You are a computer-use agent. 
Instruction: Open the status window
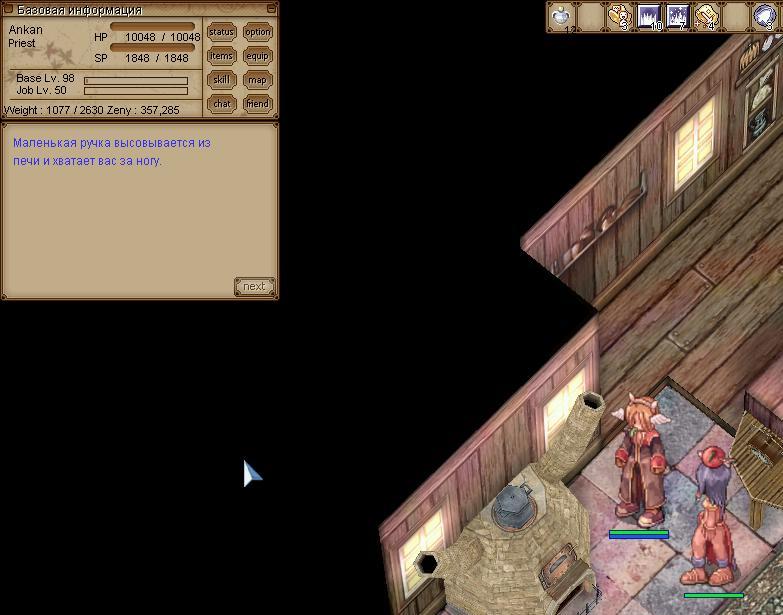221,32
